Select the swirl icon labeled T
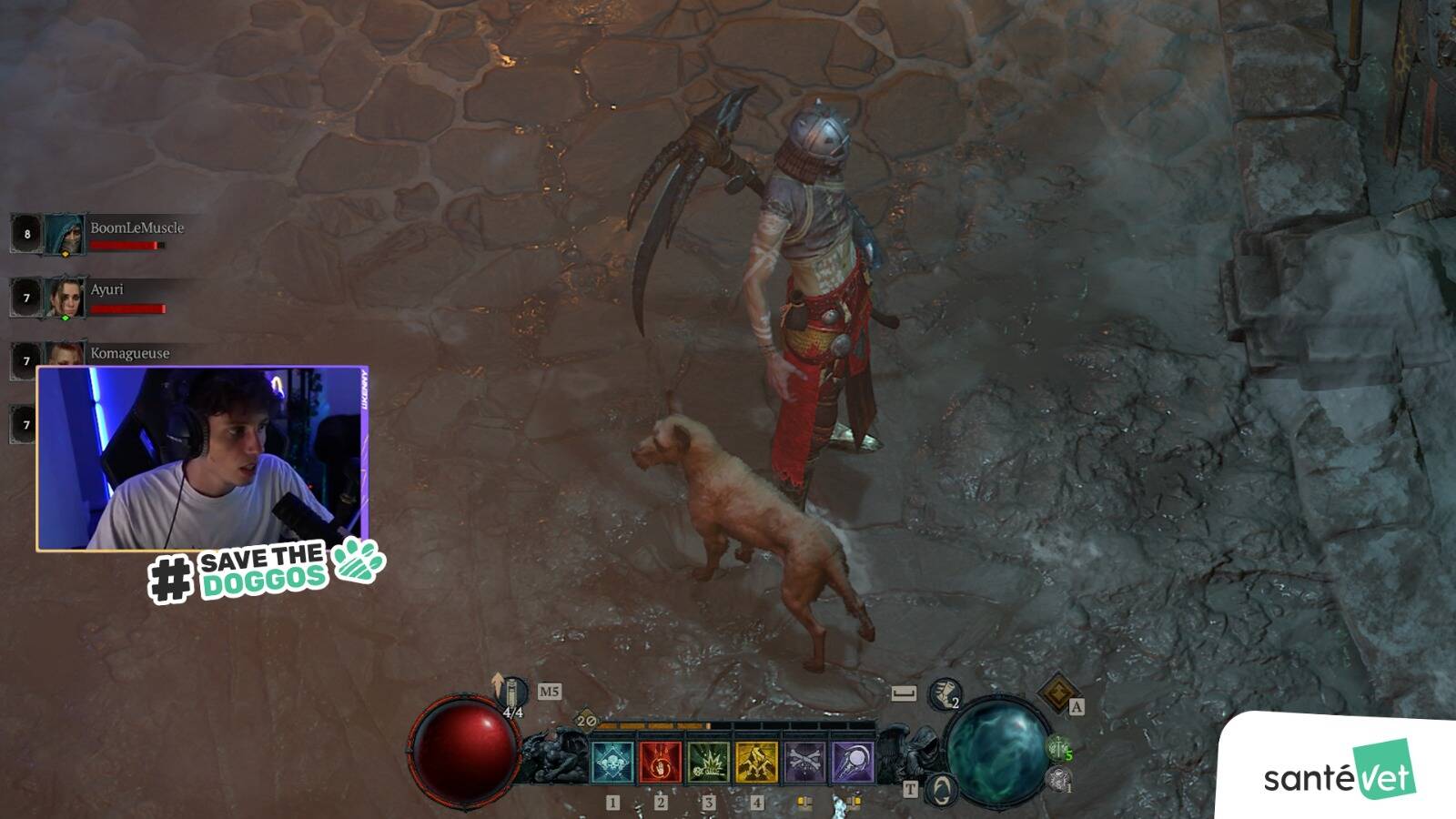This screenshot has width=1456, height=819. 940,788
